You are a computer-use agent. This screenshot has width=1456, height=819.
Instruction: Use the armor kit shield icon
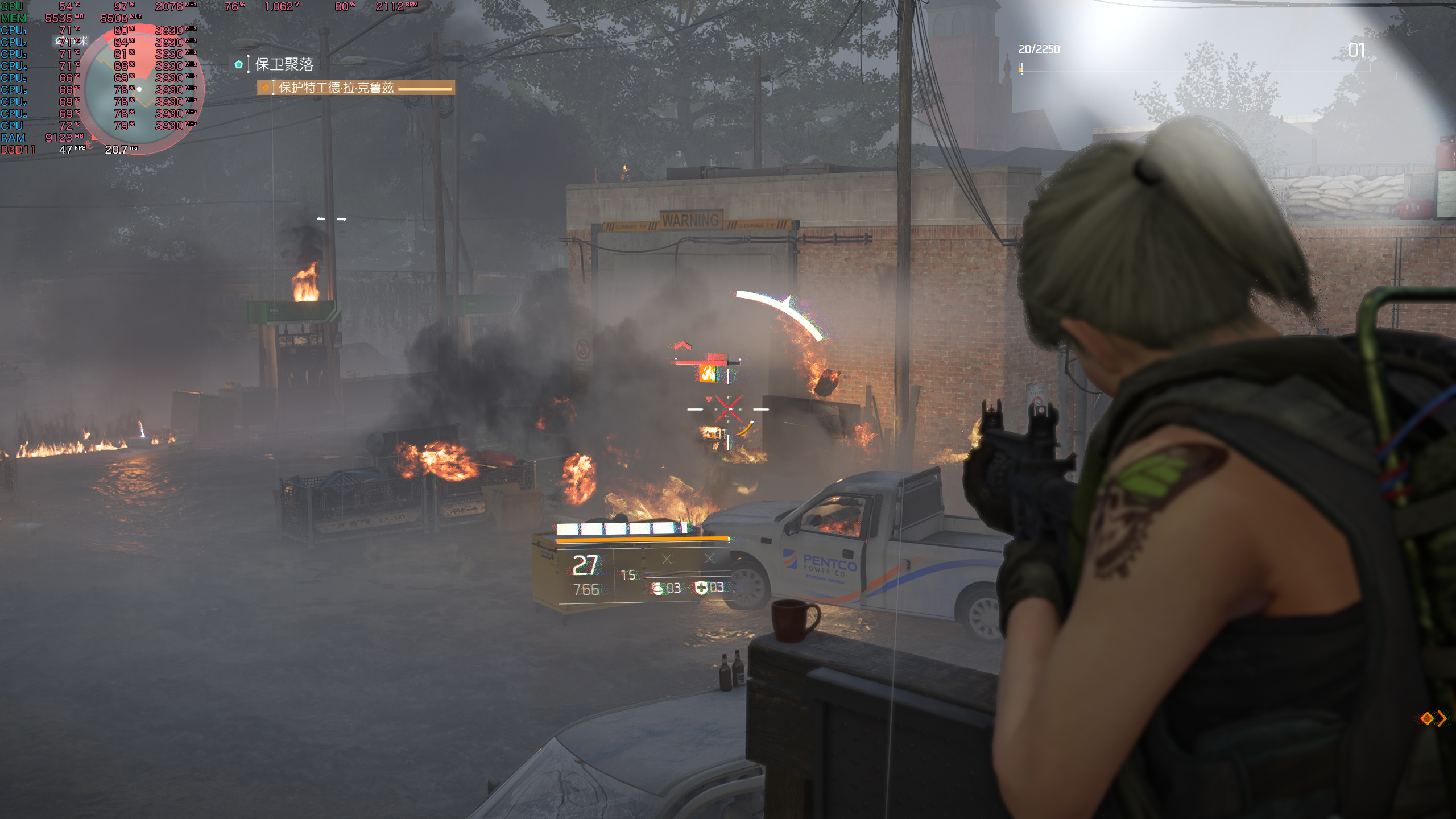coord(701,588)
